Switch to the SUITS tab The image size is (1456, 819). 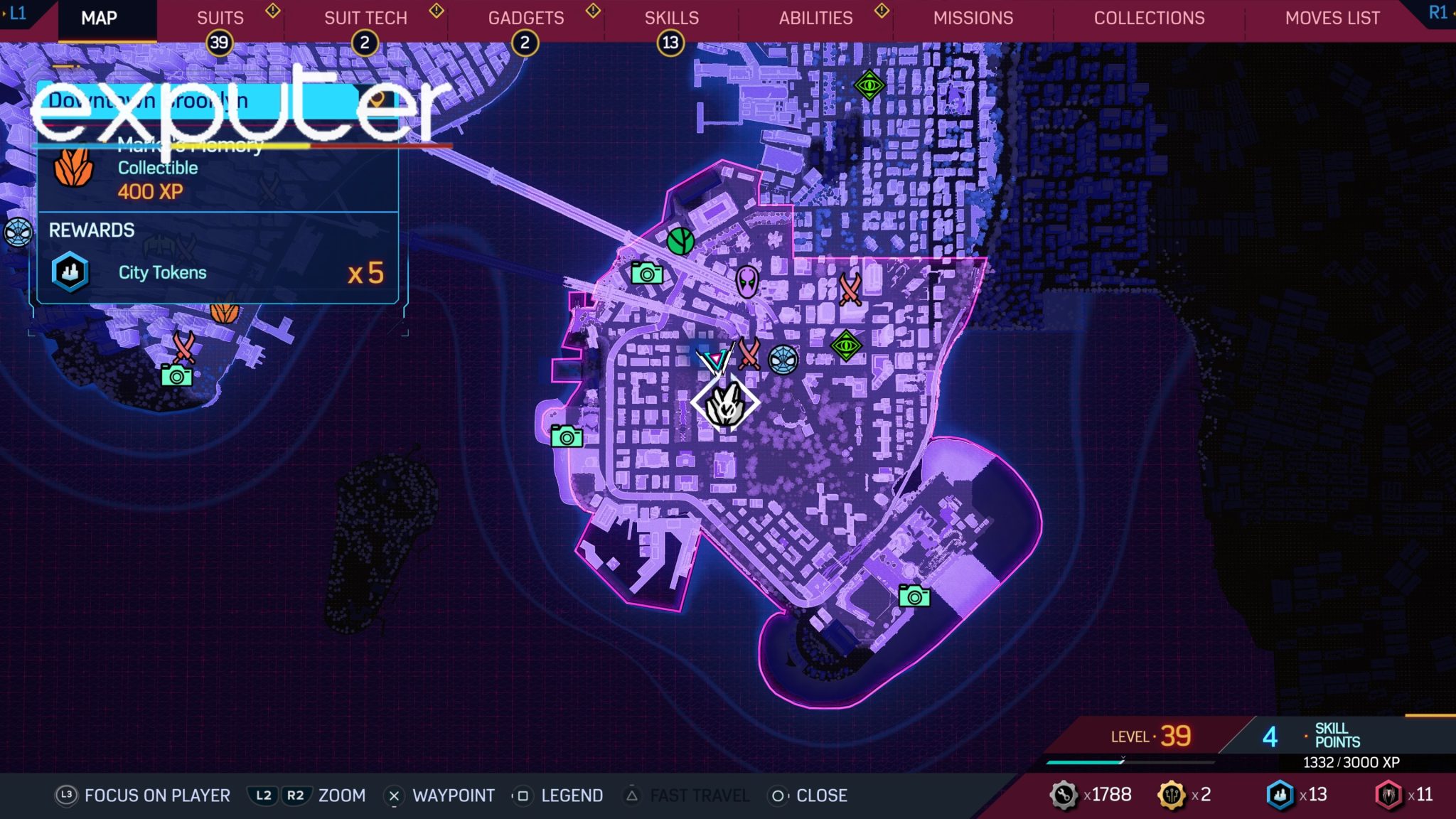click(220, 18)
